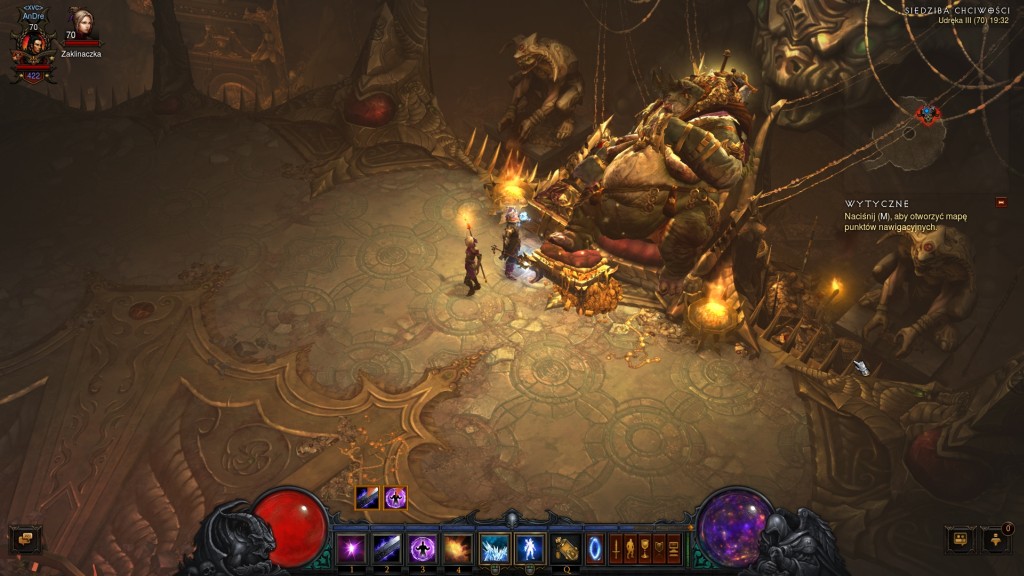
Task: Activate the purple burst skill in slot 1
Action: click(351, 548)
